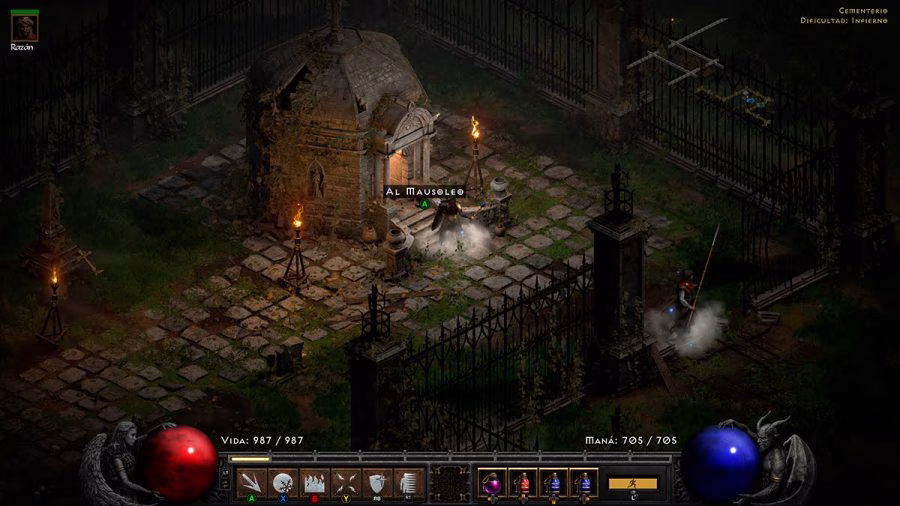Choose the flame wall skill icon
Screen dimensions: 900x506
coord(314,482)
